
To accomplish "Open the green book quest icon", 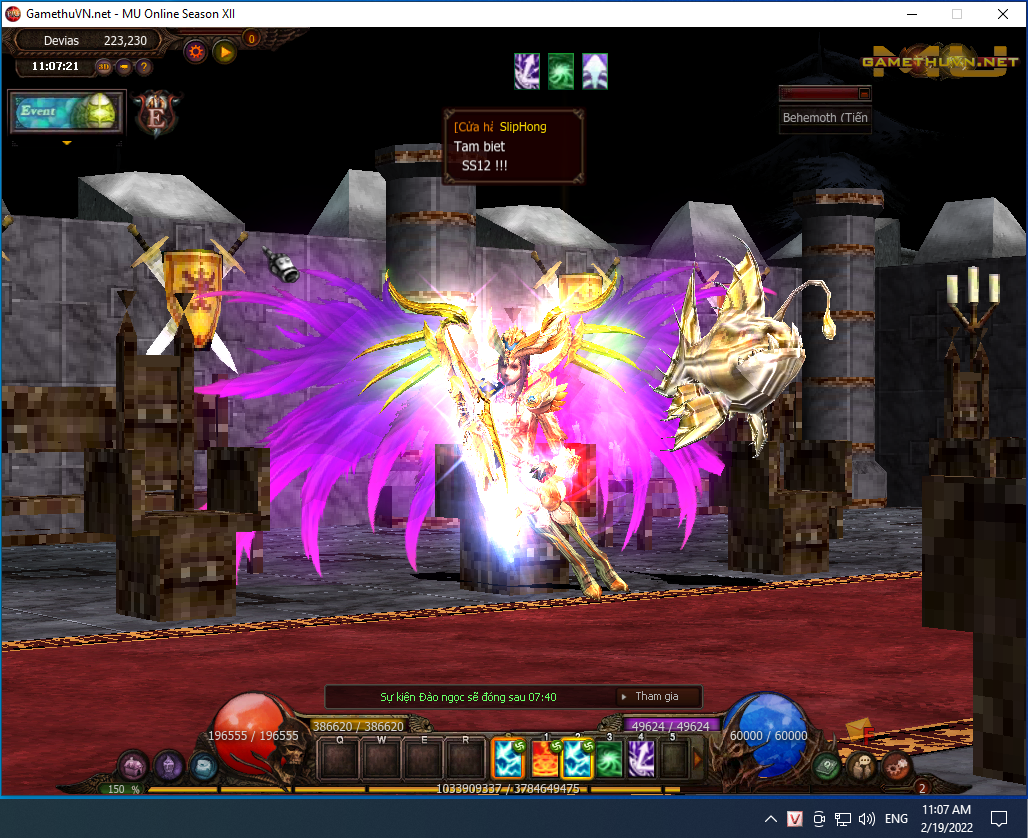I will click(x=826, y=766).
